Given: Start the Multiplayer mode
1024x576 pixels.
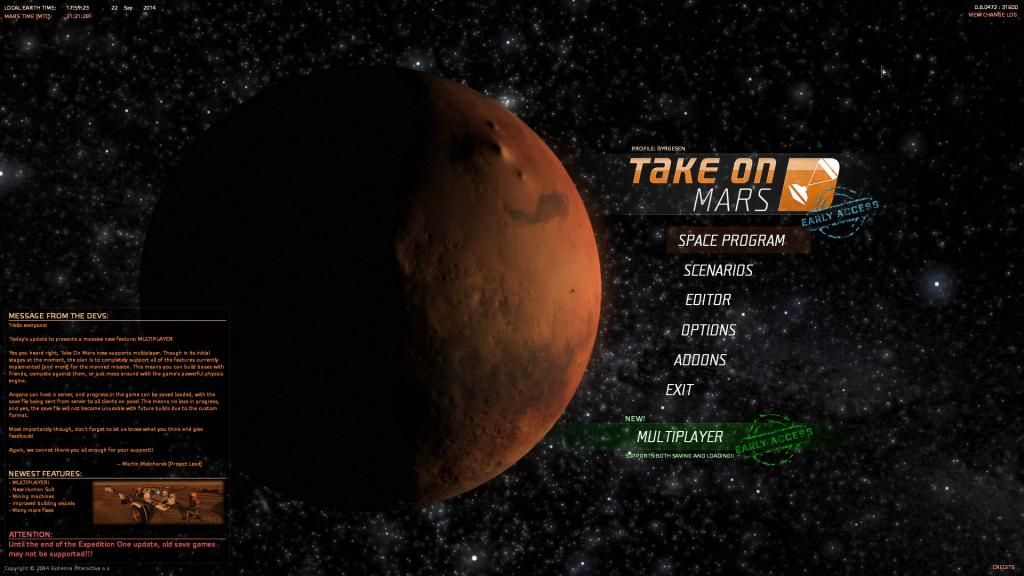Looking at the screenshot, I should (x=680, y=437).
